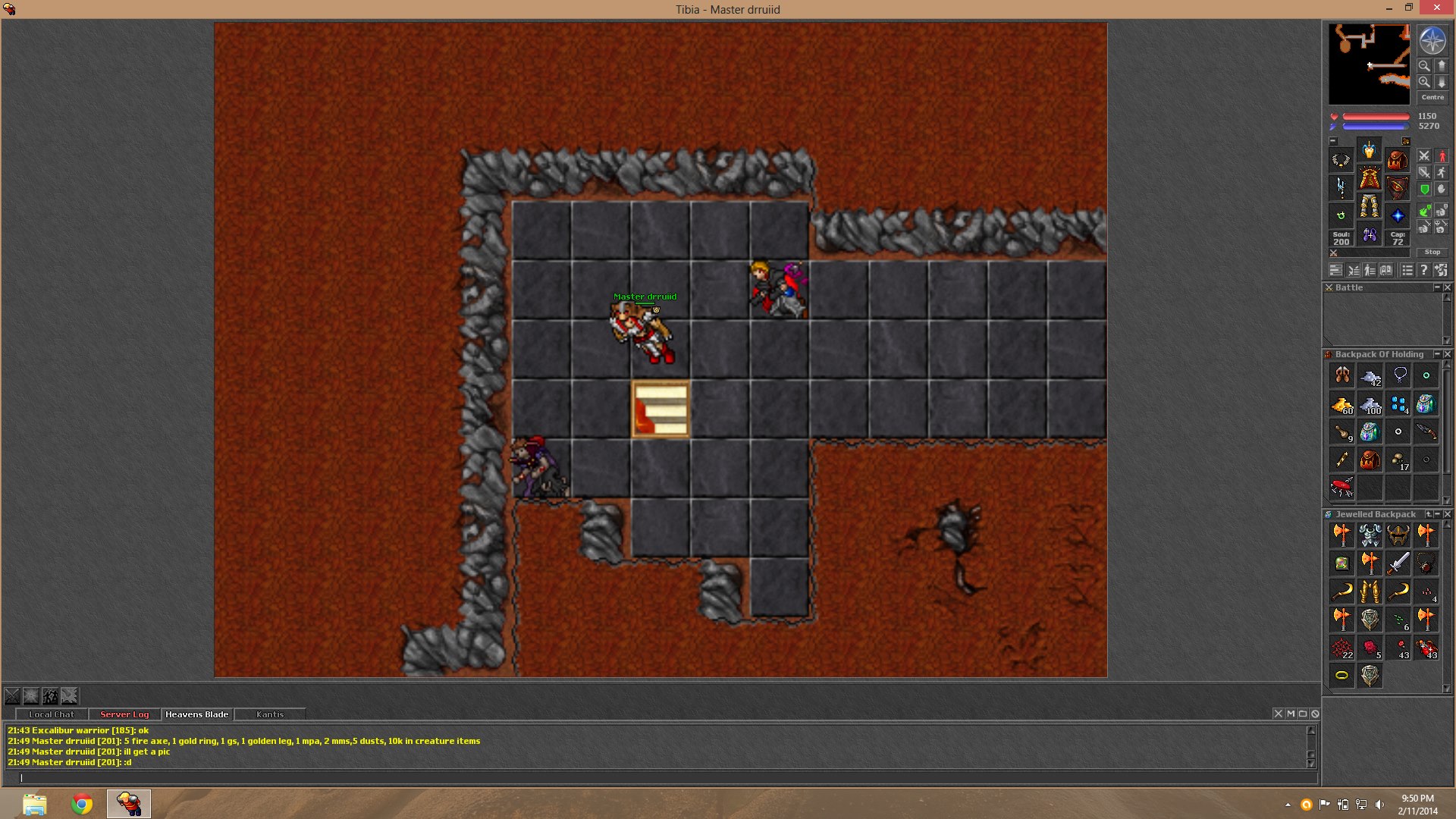This screenshot has width=1456, height=819.
Task: Switch to the Kantis chat tab
Action: (x=270, y=714)
